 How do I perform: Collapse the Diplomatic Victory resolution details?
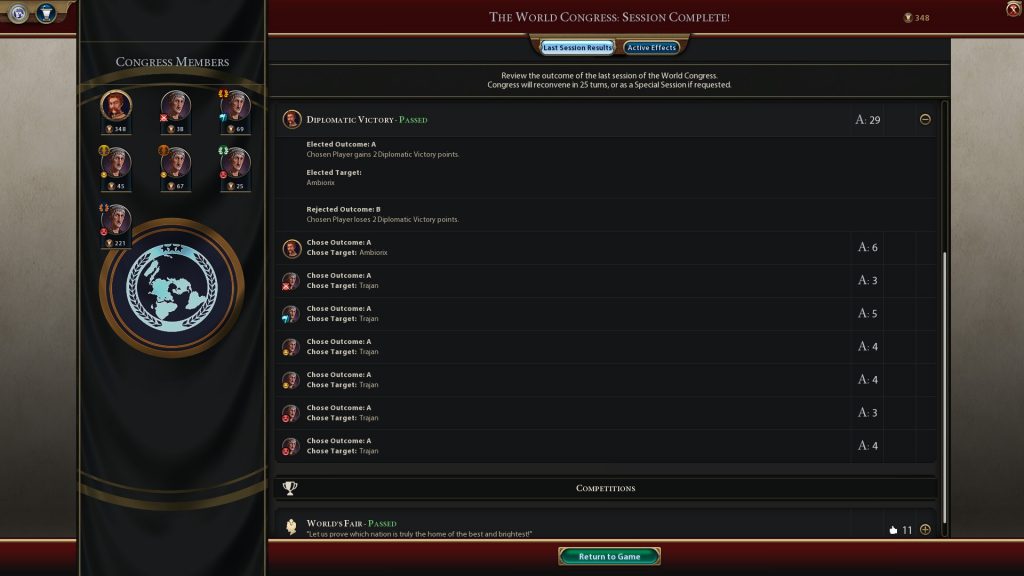point(925,120)
